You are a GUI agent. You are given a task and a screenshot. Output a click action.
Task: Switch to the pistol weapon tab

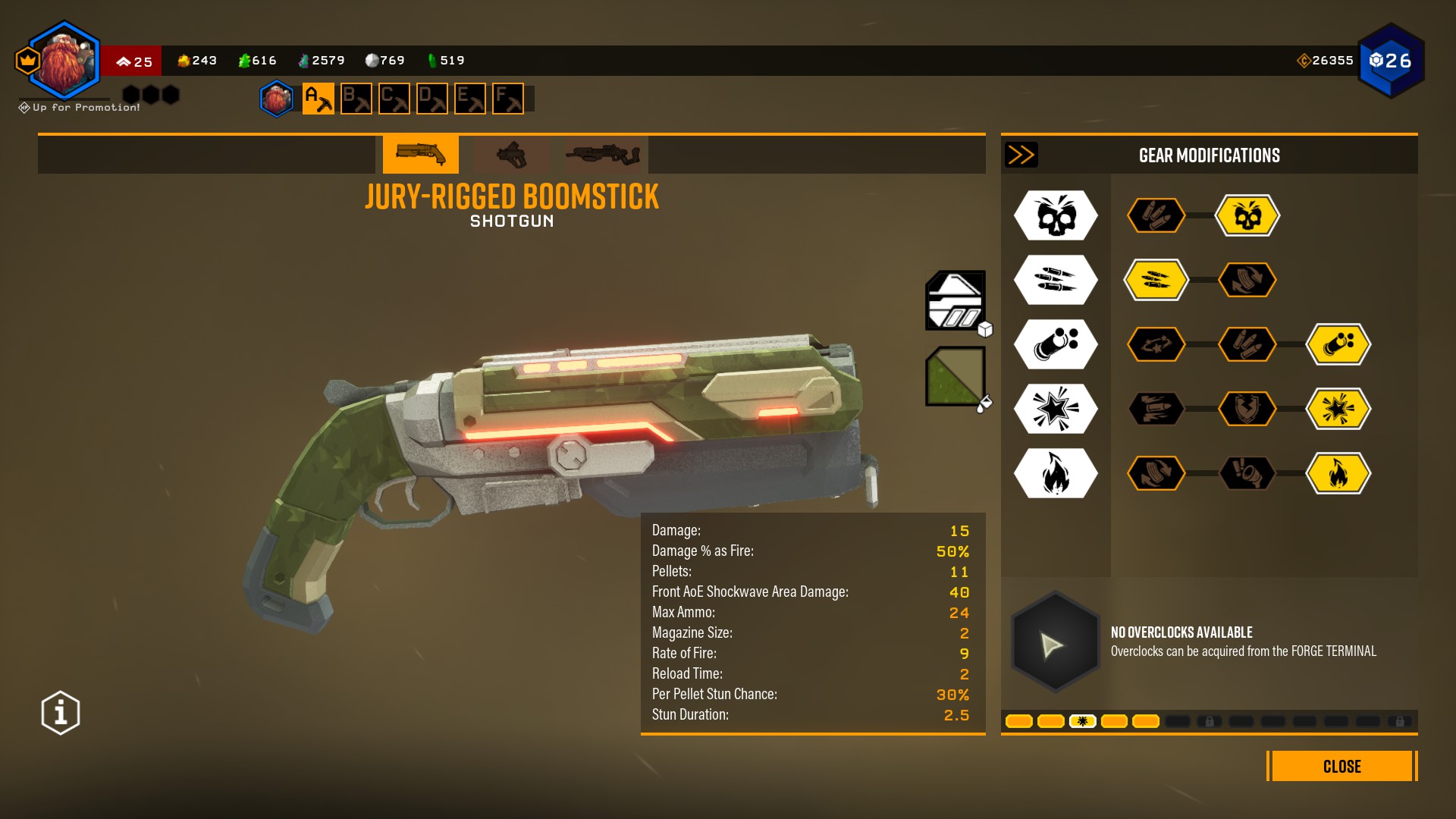[511, 155]
